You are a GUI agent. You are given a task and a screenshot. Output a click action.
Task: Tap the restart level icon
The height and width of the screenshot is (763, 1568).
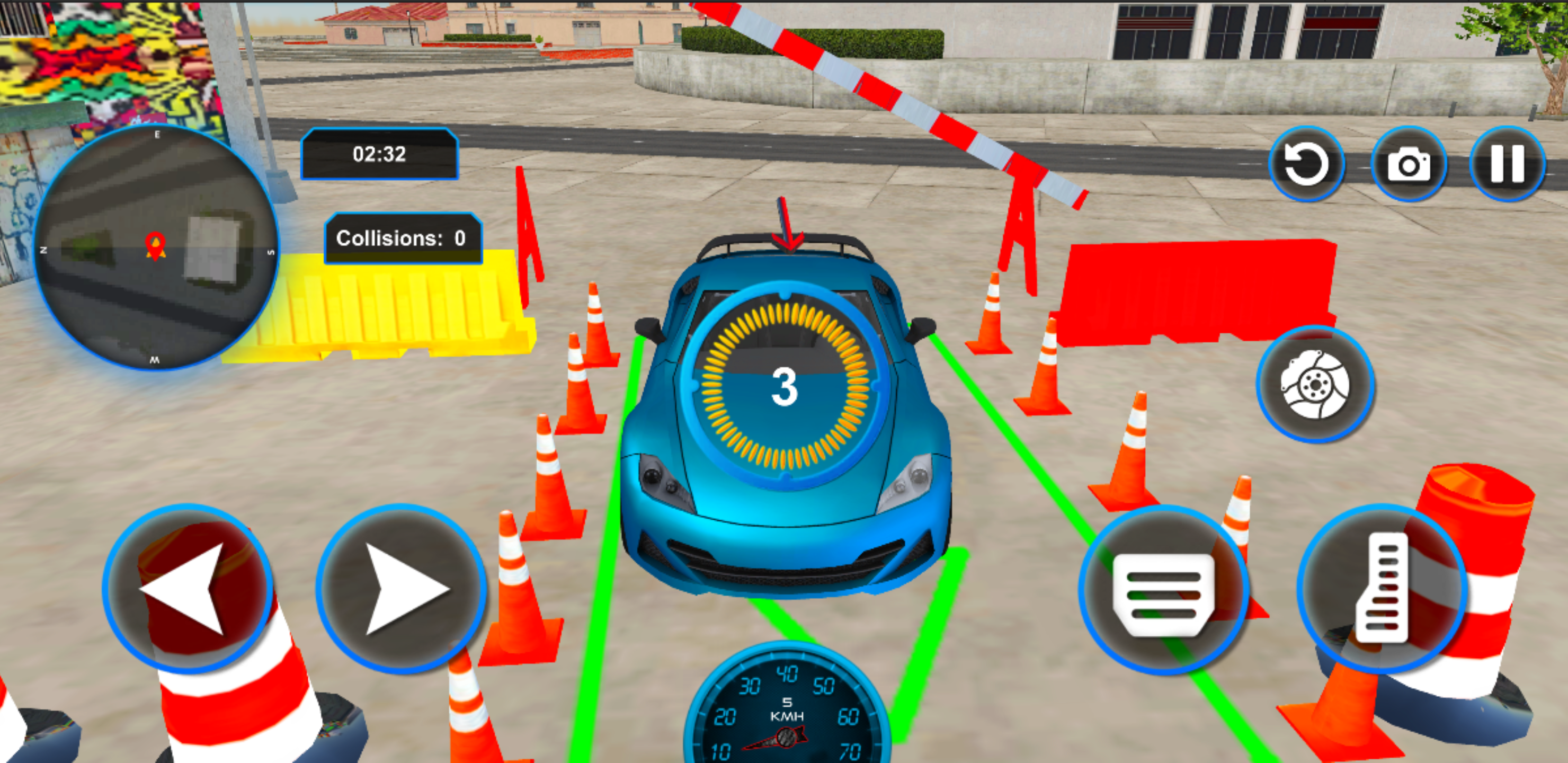(1306, 163)
